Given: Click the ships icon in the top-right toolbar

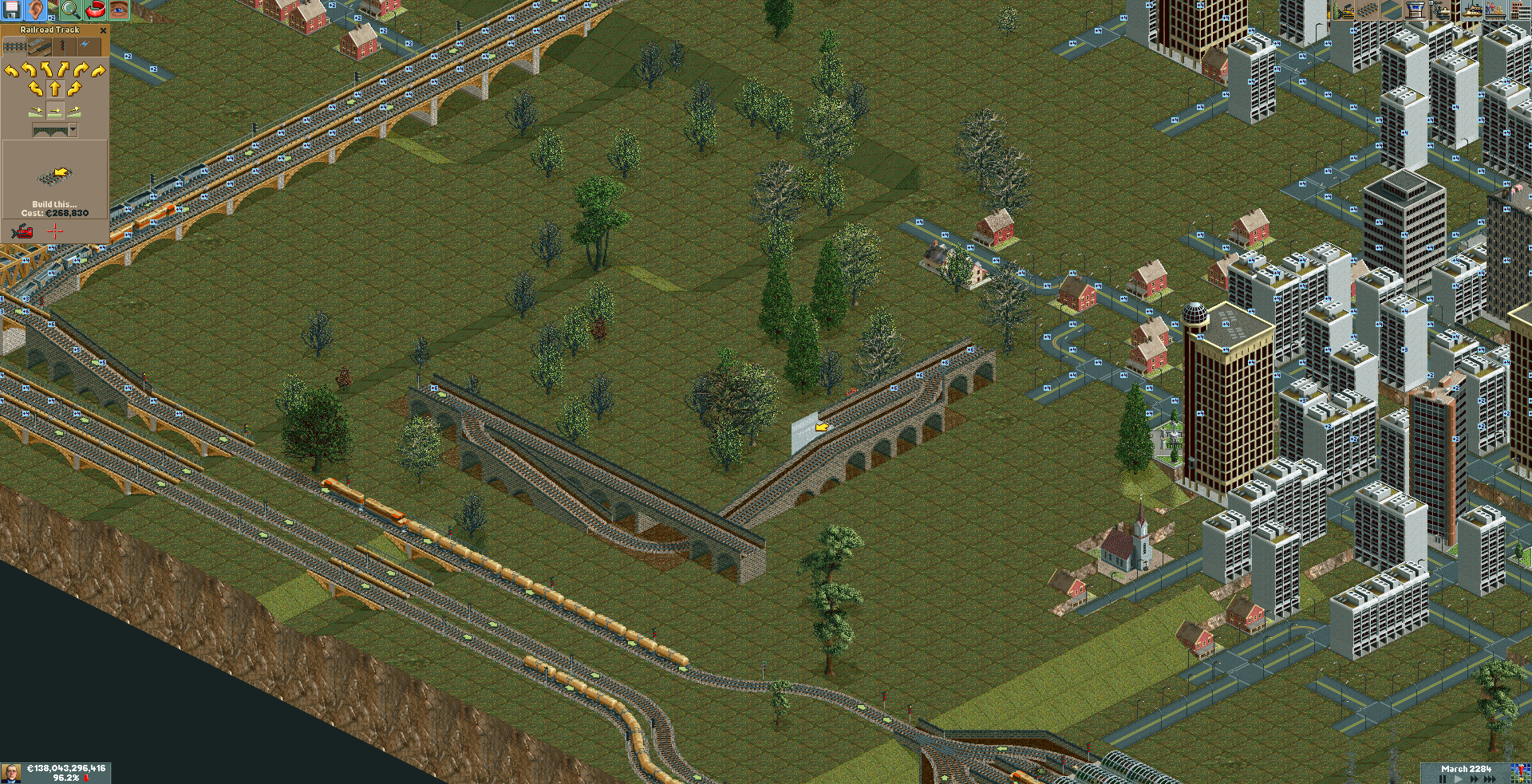Looking at the screenshot, I should (x=1472, y=11).
